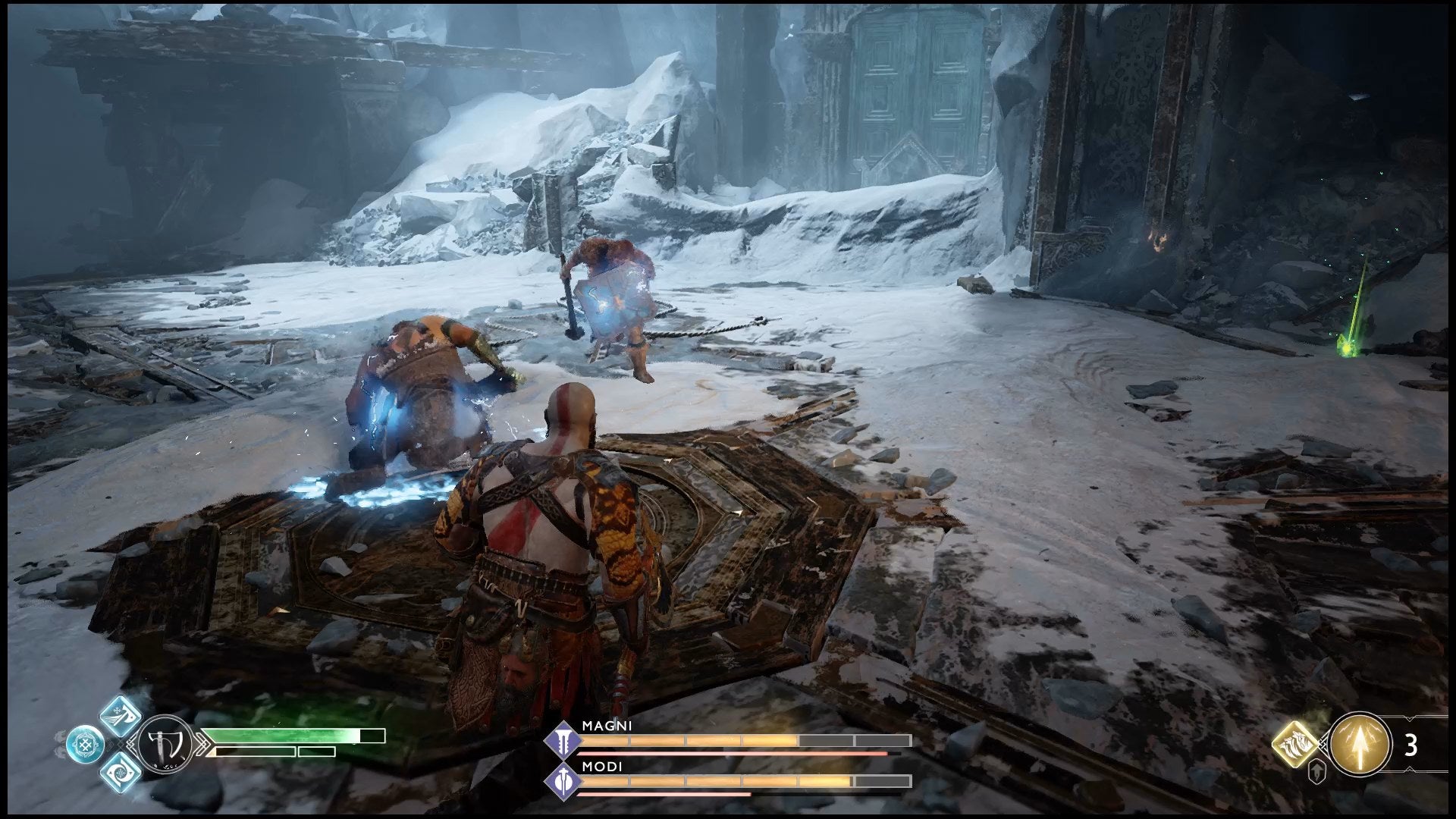This screenshot has width=1456, height=819.
Task: Fire Atreus's glowing light arrow ability
Action: [x=1360, y=744]
